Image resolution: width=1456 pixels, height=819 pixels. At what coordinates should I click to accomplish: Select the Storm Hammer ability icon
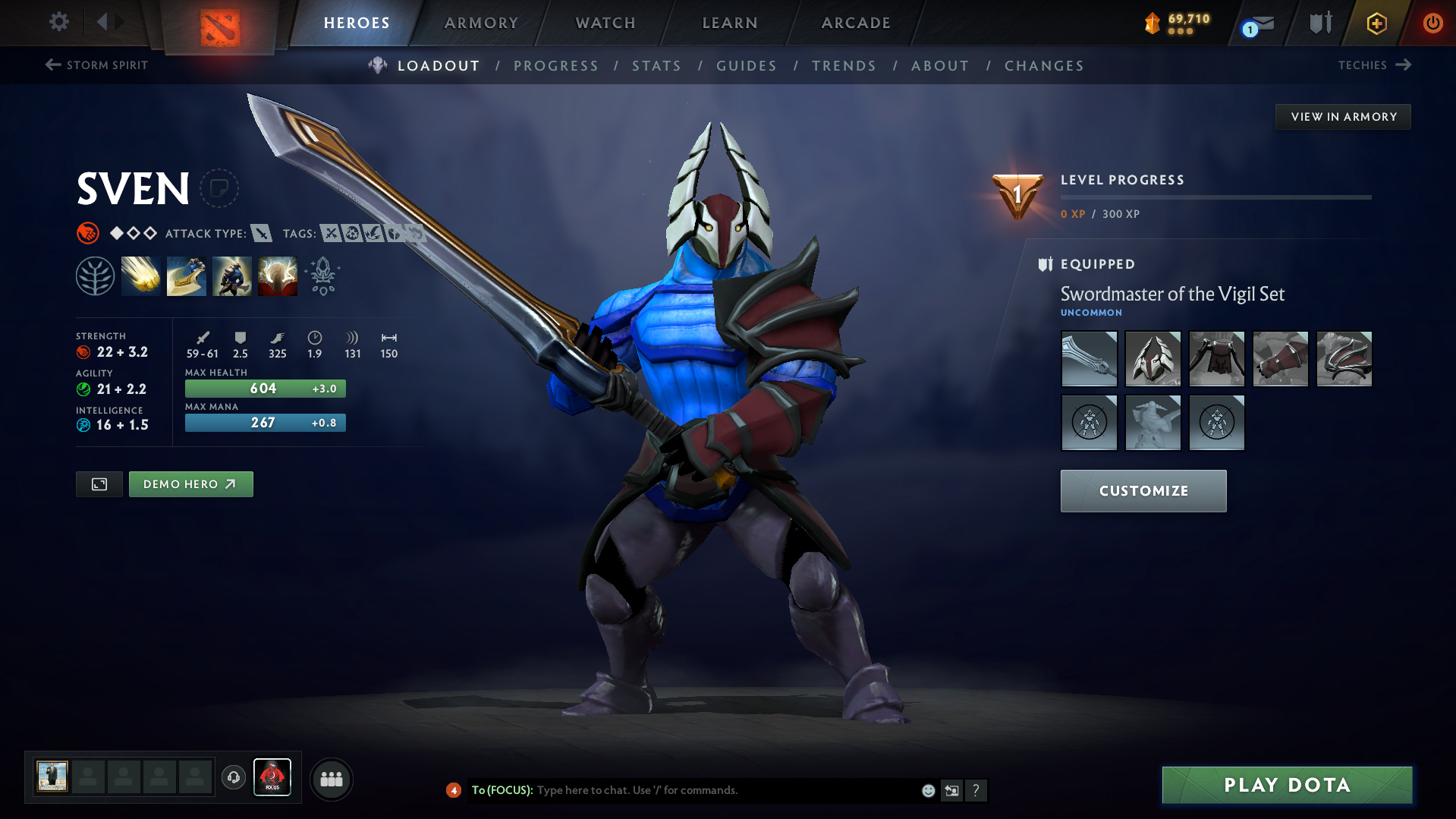pos(141,276)
